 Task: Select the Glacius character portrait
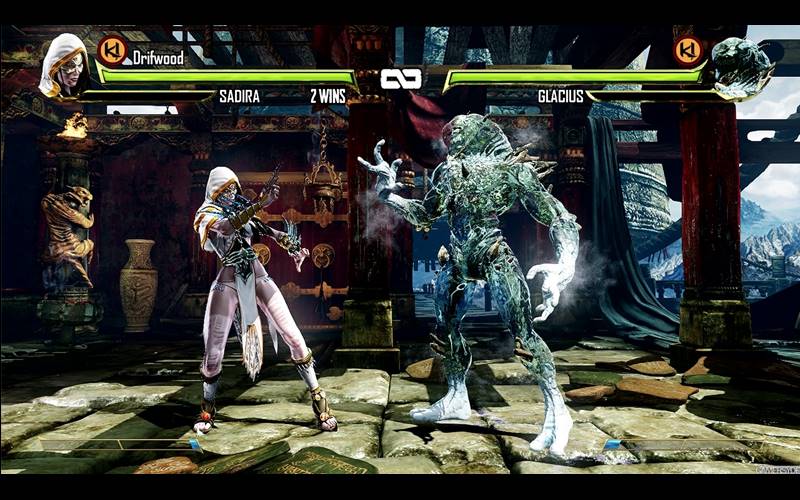click(741, 66)
